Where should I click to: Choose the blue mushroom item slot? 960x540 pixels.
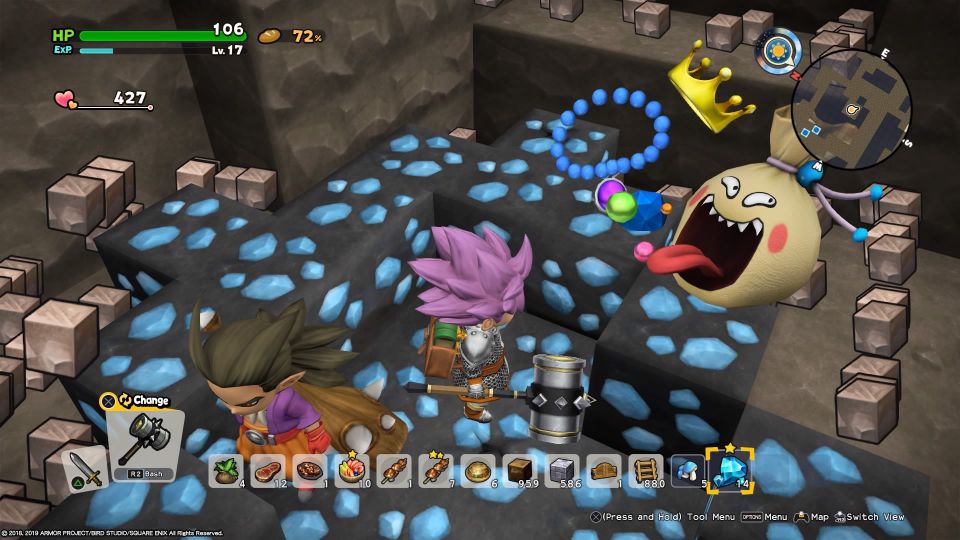click(x=688, y=470)
